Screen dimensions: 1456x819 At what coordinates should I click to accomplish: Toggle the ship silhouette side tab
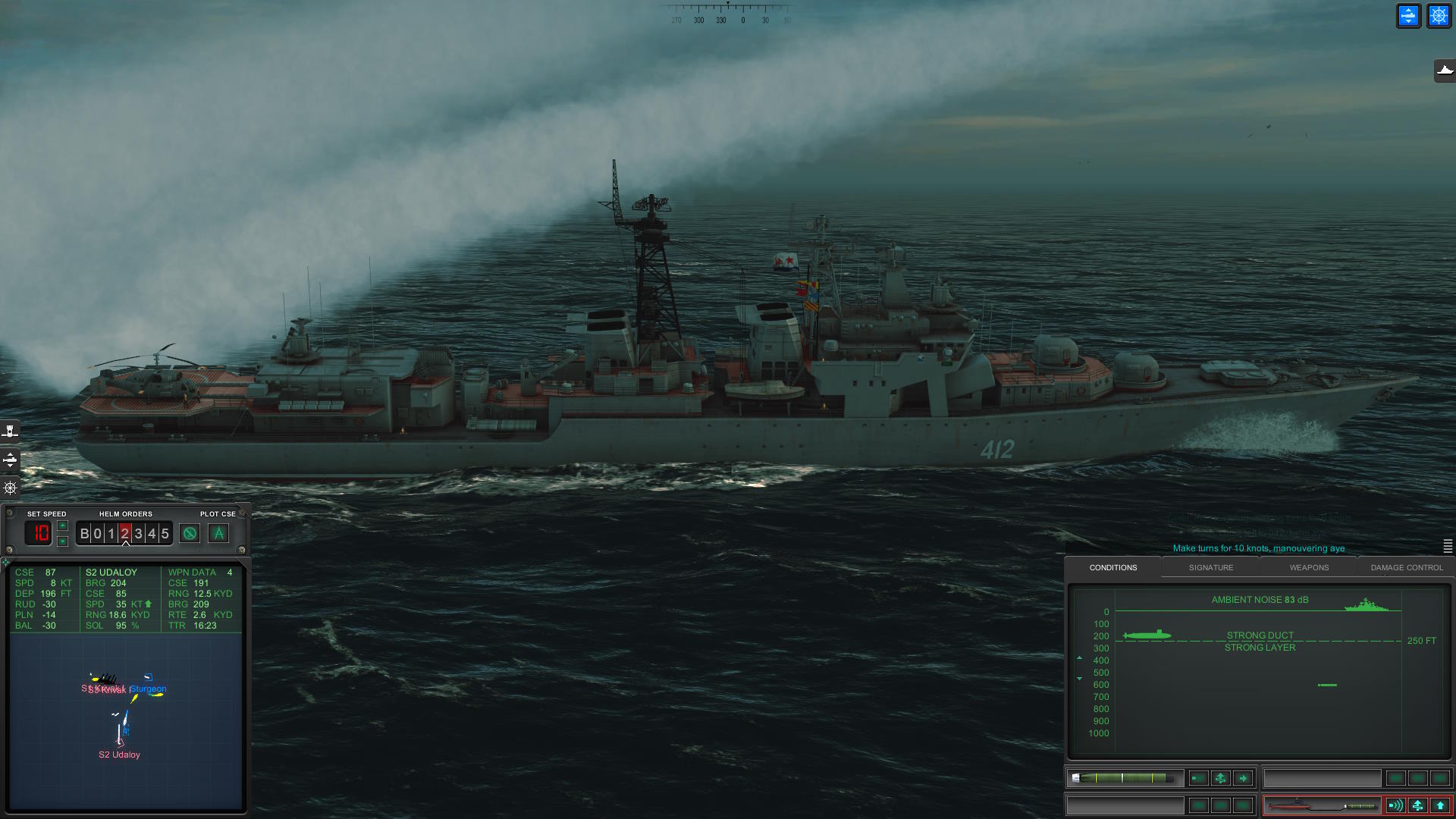[1445, 71]
